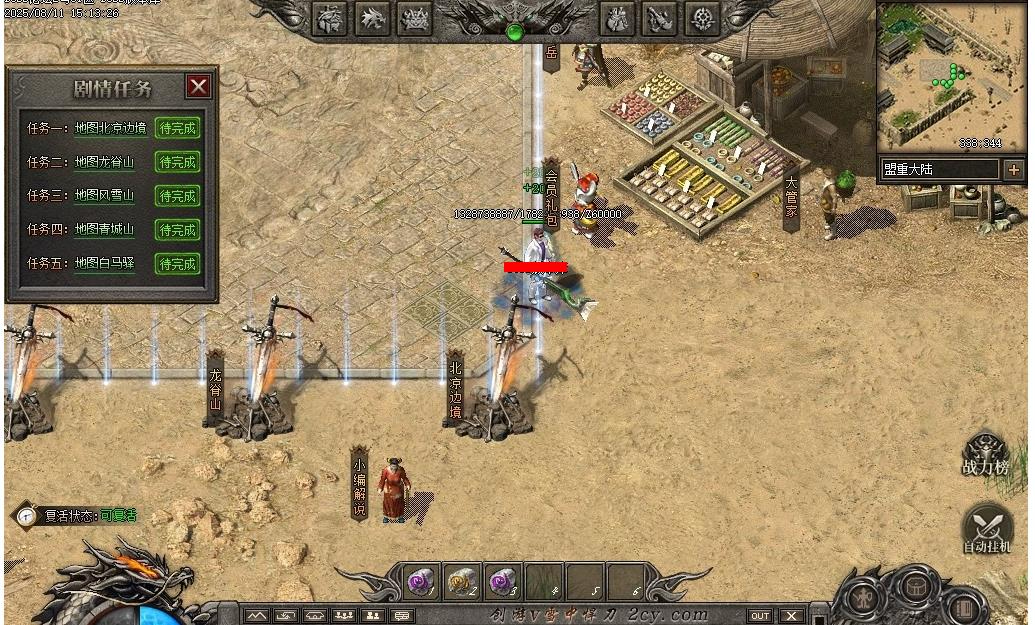Use the purple item in hotbar slot 1
Screen dimensions: 1035x625
420,581
